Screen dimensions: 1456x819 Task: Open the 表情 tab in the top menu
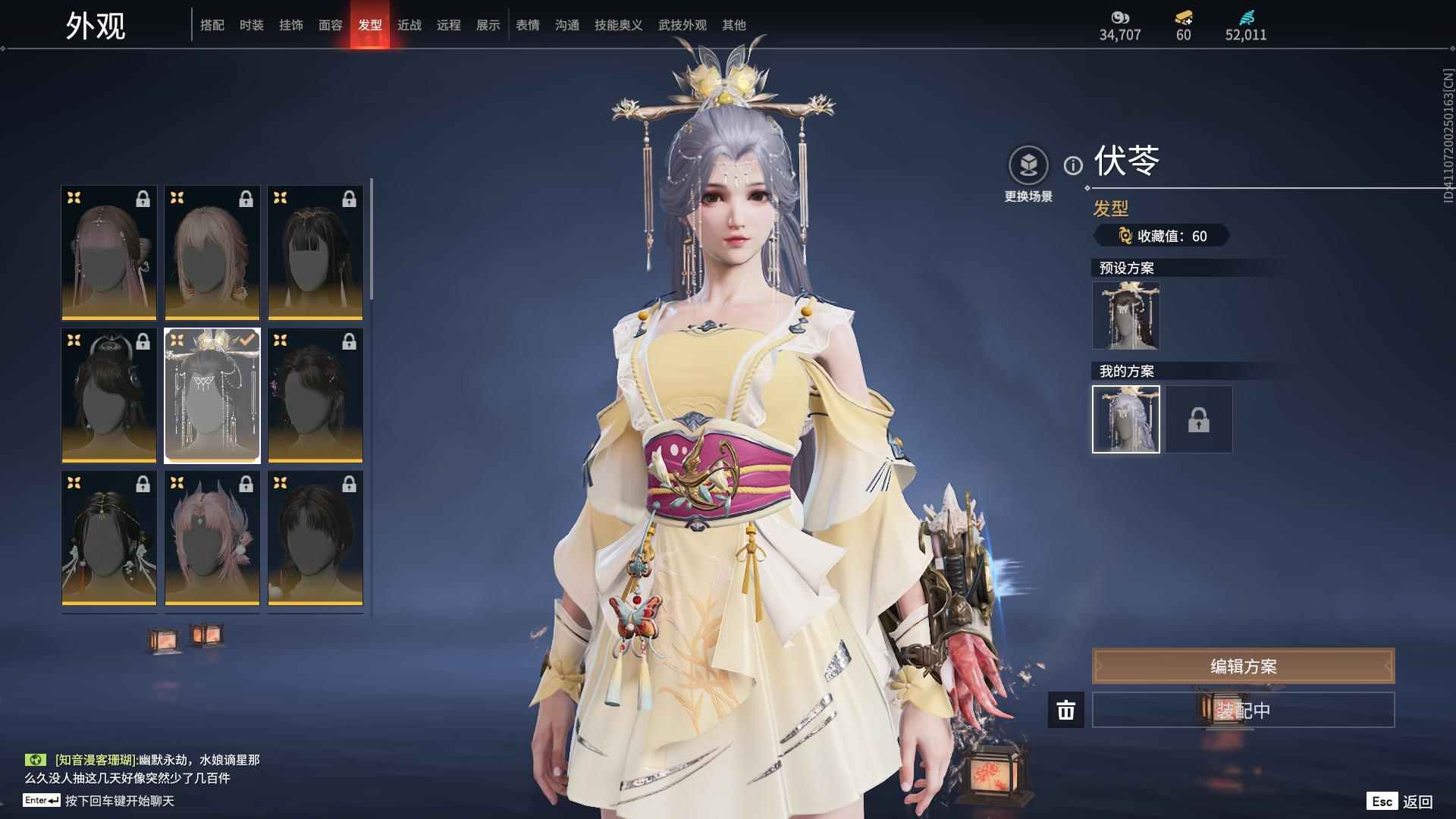coord(526,24)
